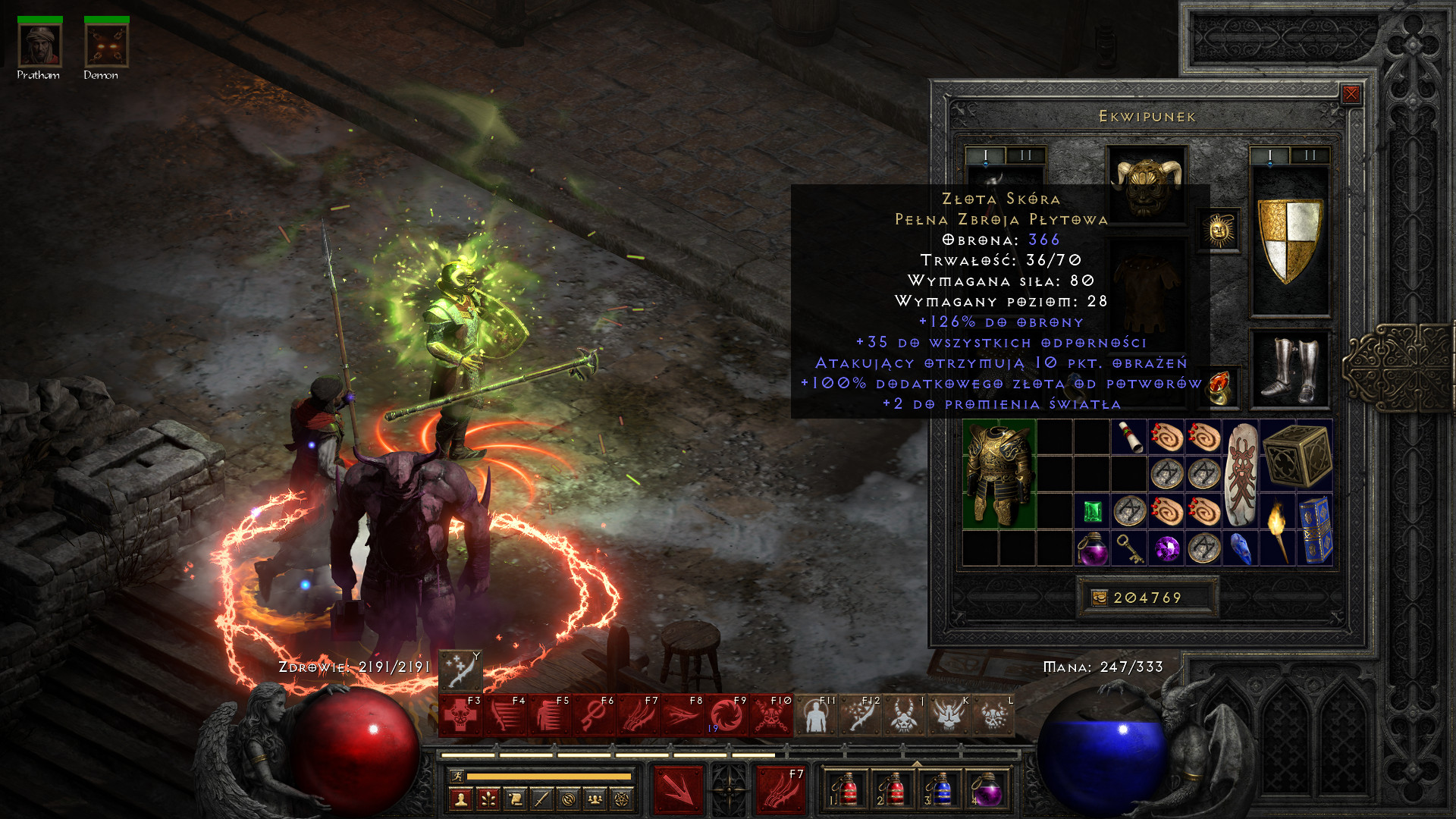Select the golden key in inventory
The width and height of the screenshot is (1456, 819).
(1129, 548)
